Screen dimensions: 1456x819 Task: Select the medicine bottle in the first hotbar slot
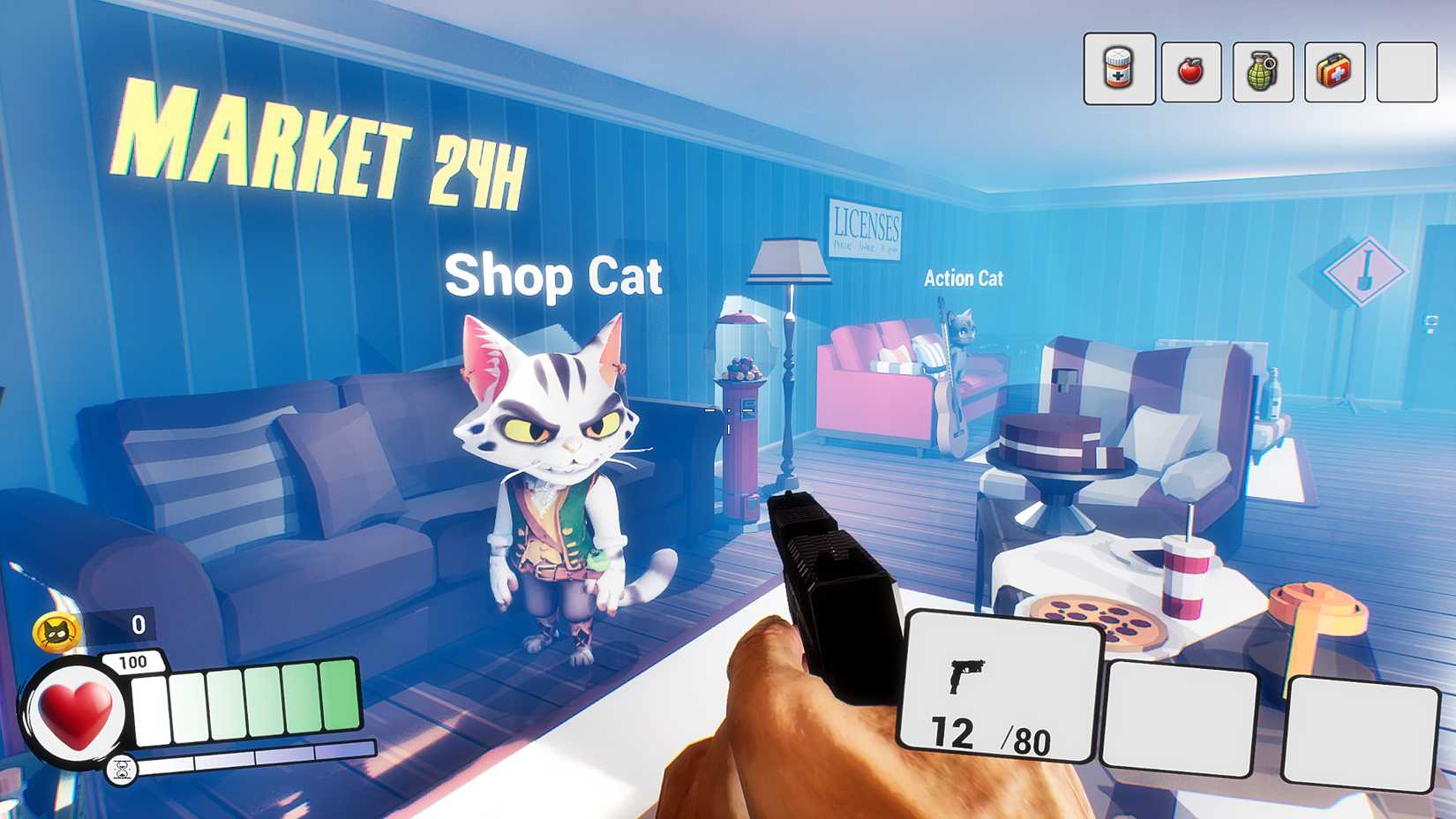point(1119,69)
